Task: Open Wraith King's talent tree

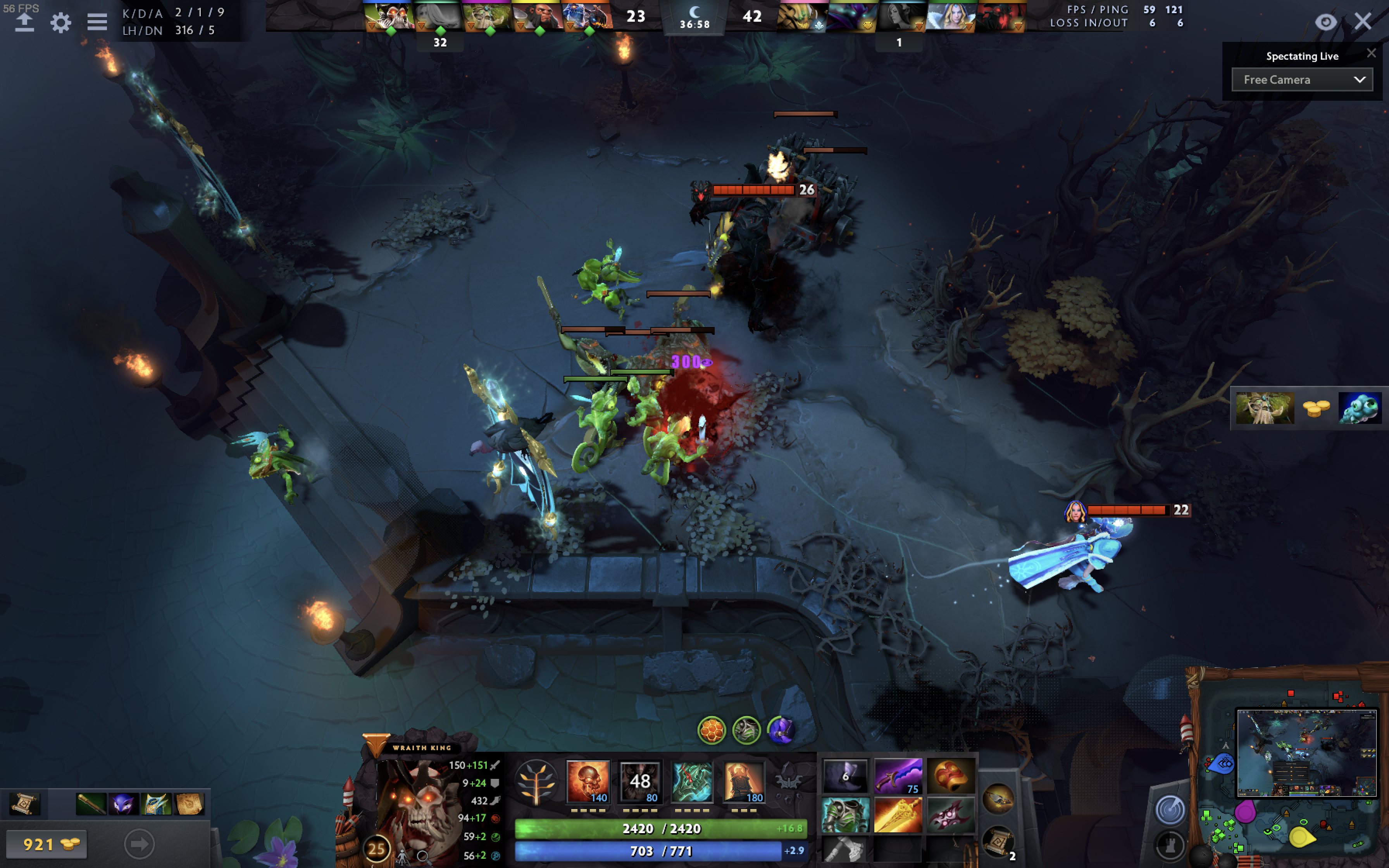Action: point(536,782)
